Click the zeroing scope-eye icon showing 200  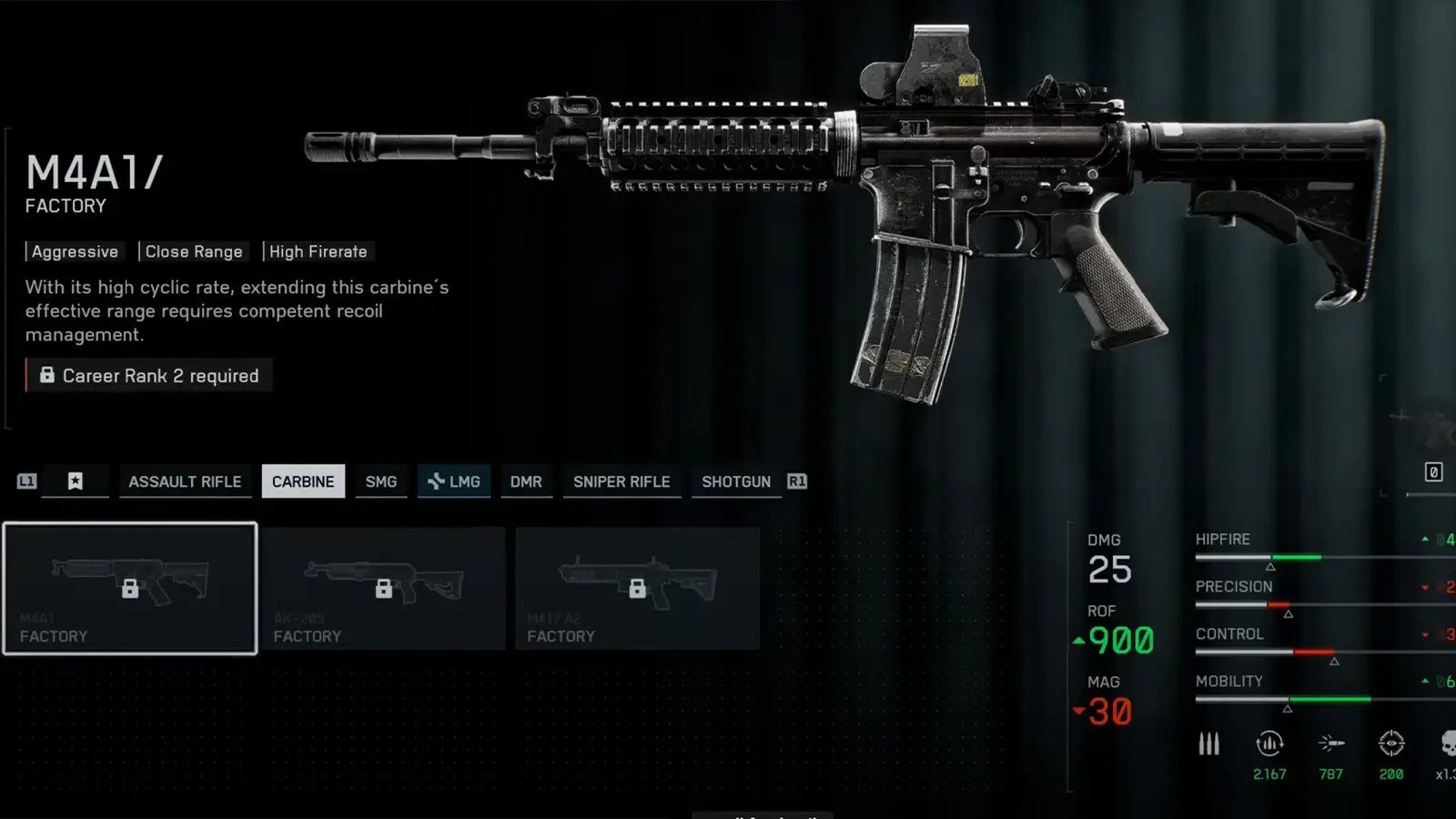(x=1391, y=743)
